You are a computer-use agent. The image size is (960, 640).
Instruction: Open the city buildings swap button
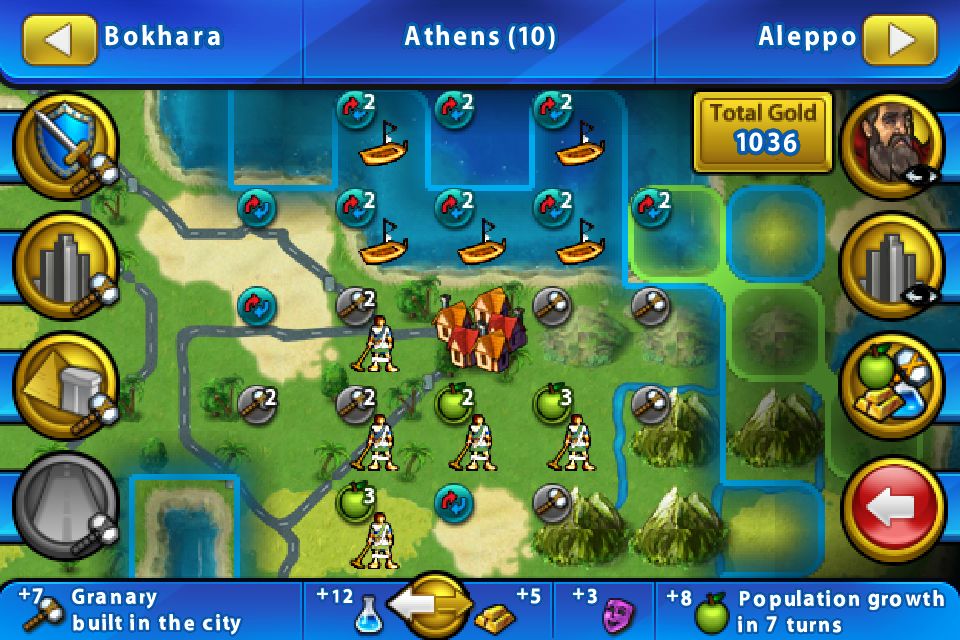point(892,265)
